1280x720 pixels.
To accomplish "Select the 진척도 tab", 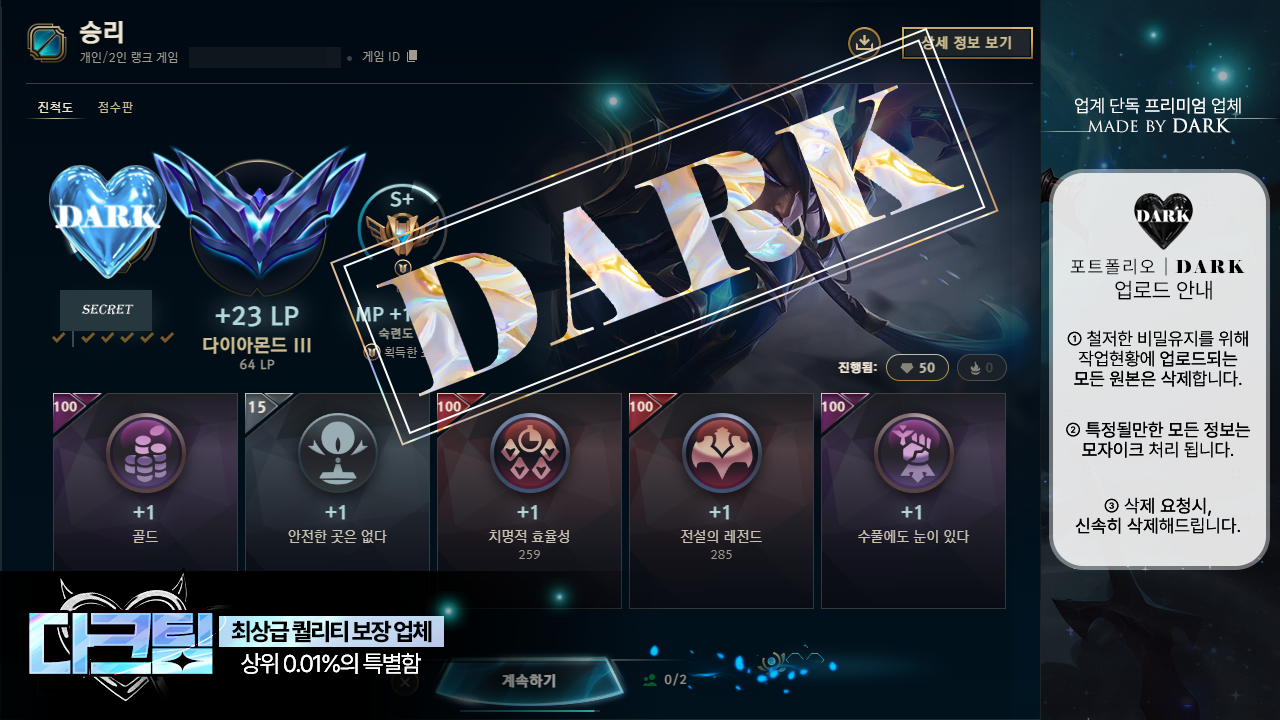I will (x=55, y=104).
